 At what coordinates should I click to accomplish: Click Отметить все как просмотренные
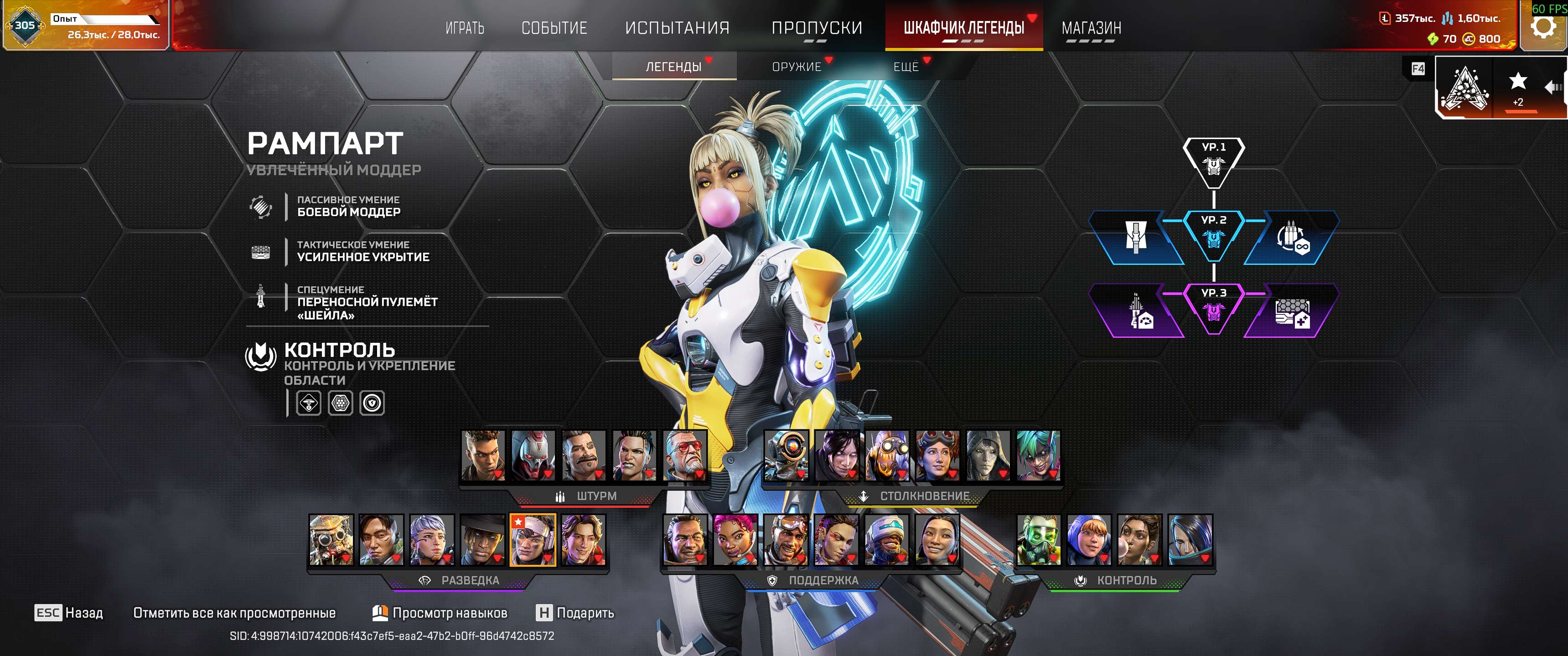coord(234,613)
